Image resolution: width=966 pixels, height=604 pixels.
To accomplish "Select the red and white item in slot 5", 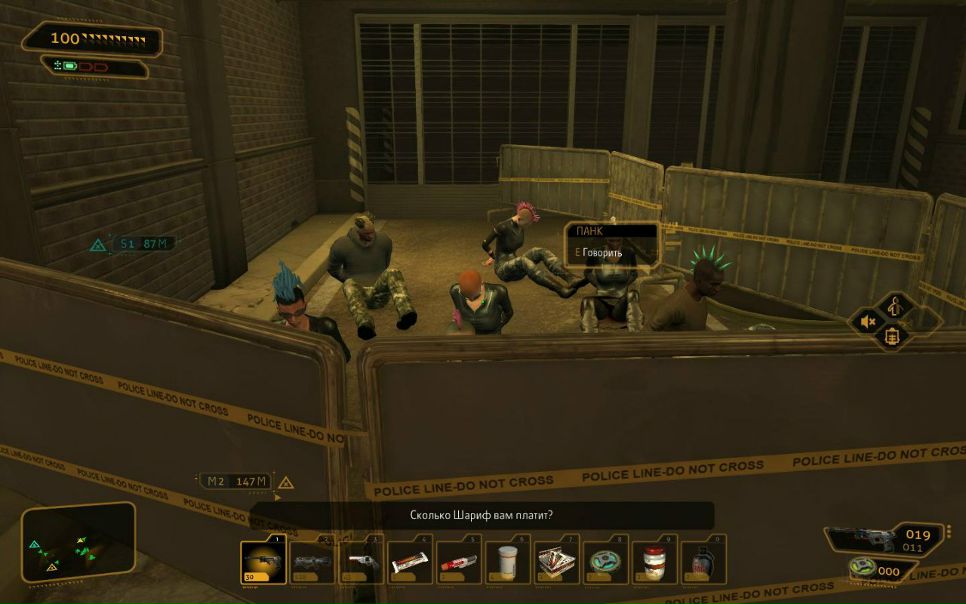I will (x=459, y=561).
